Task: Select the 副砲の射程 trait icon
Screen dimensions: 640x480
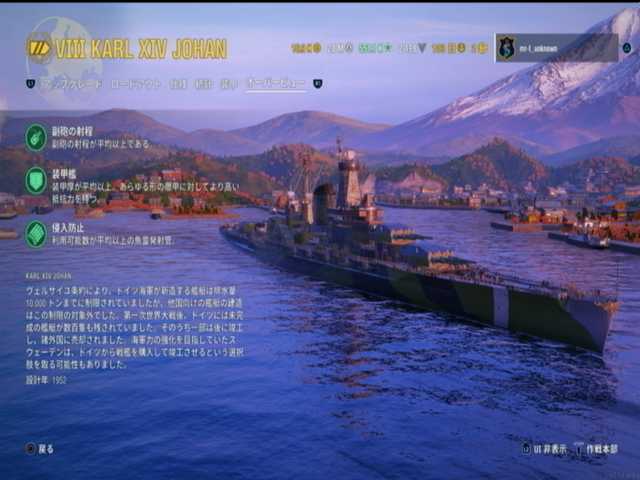Action: [x=36, y=137]
